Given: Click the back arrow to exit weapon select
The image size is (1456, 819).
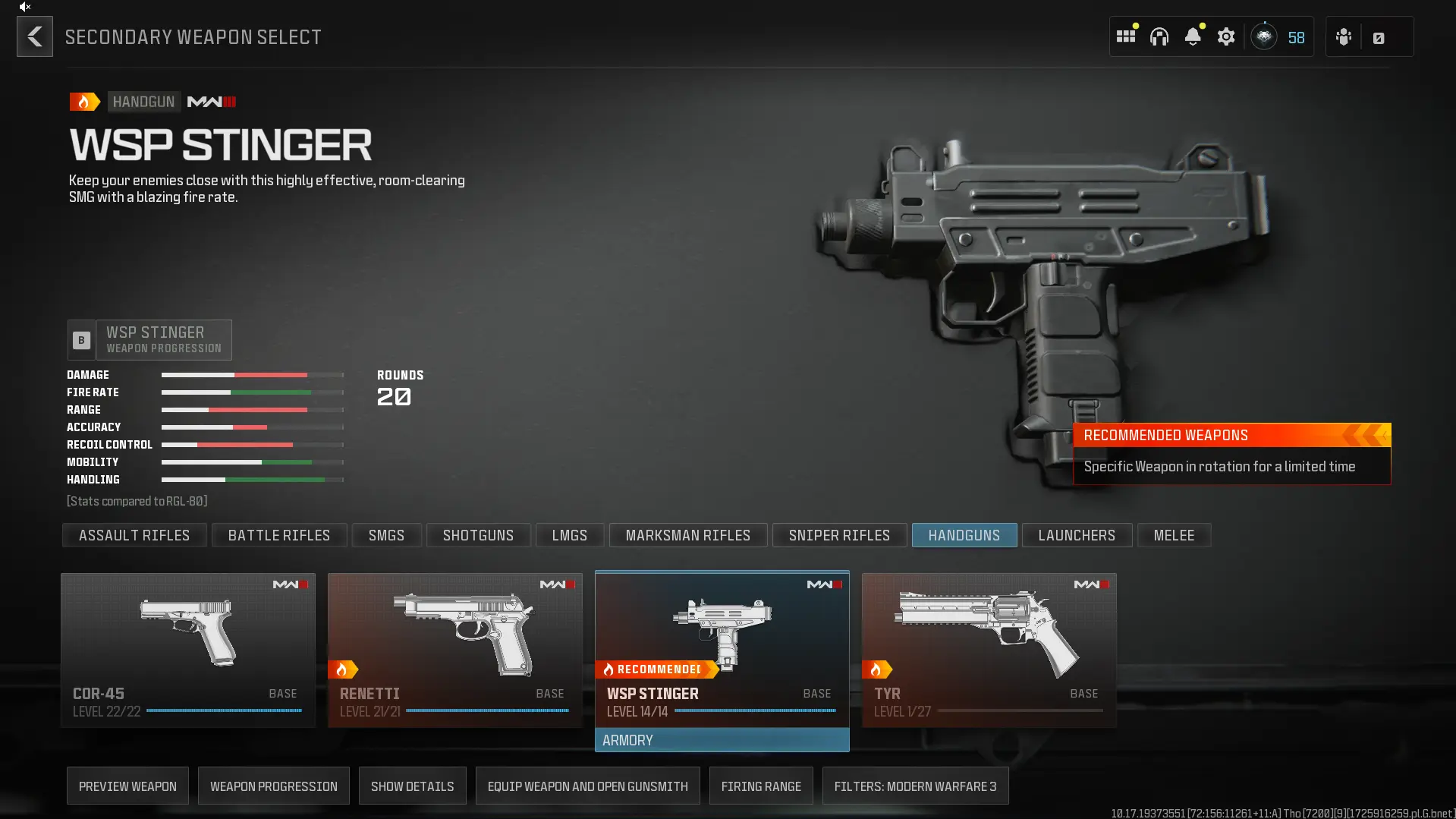Looking at the screenshot, I should [x=34, y=36].
